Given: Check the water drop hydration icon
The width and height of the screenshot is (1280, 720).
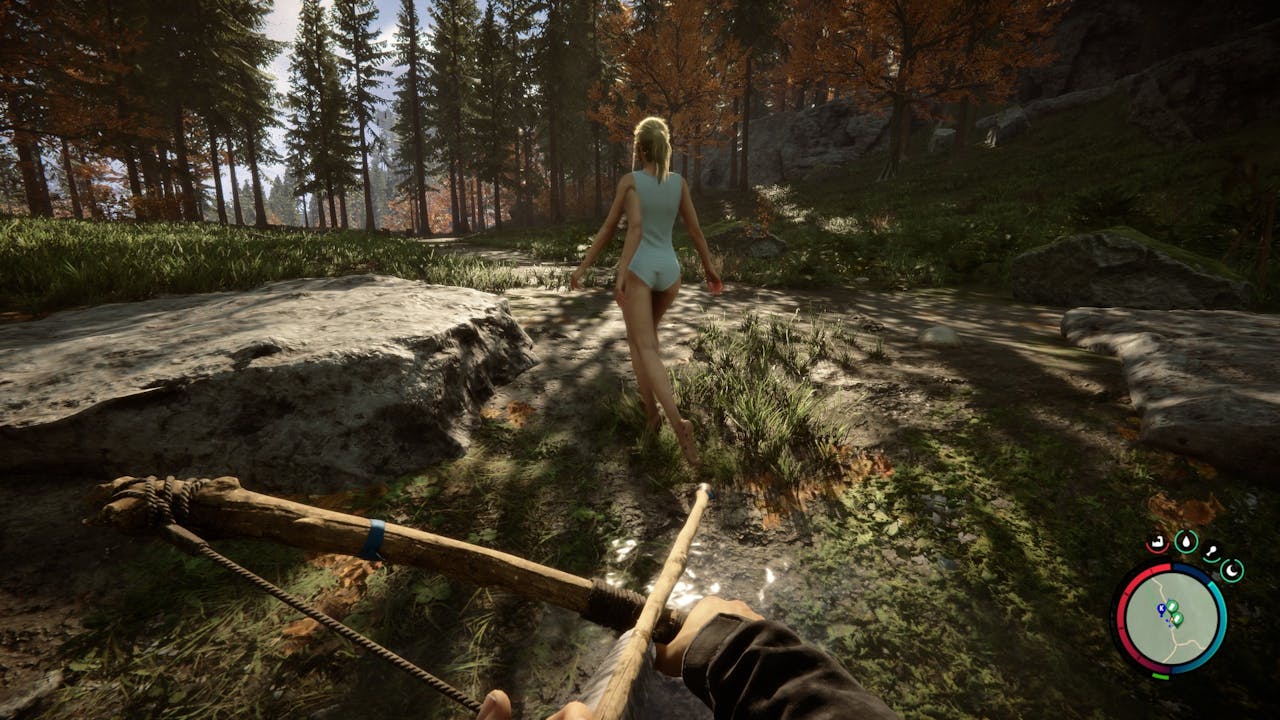Looking at the screenshot, I should pyautogui.click(x=1186, y=541).
